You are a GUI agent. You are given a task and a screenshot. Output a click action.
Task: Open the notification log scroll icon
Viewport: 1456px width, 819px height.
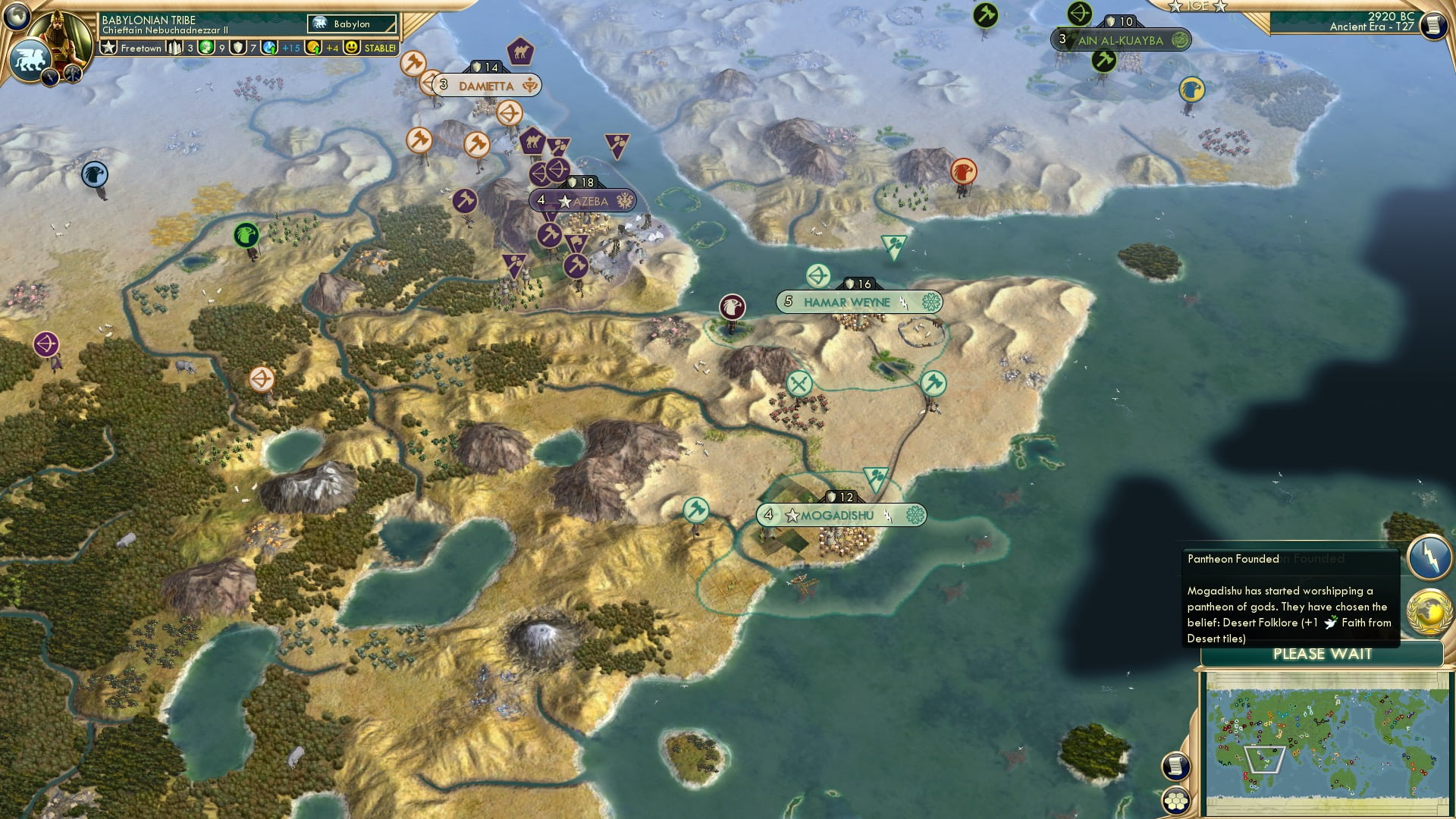[1175, 767]
